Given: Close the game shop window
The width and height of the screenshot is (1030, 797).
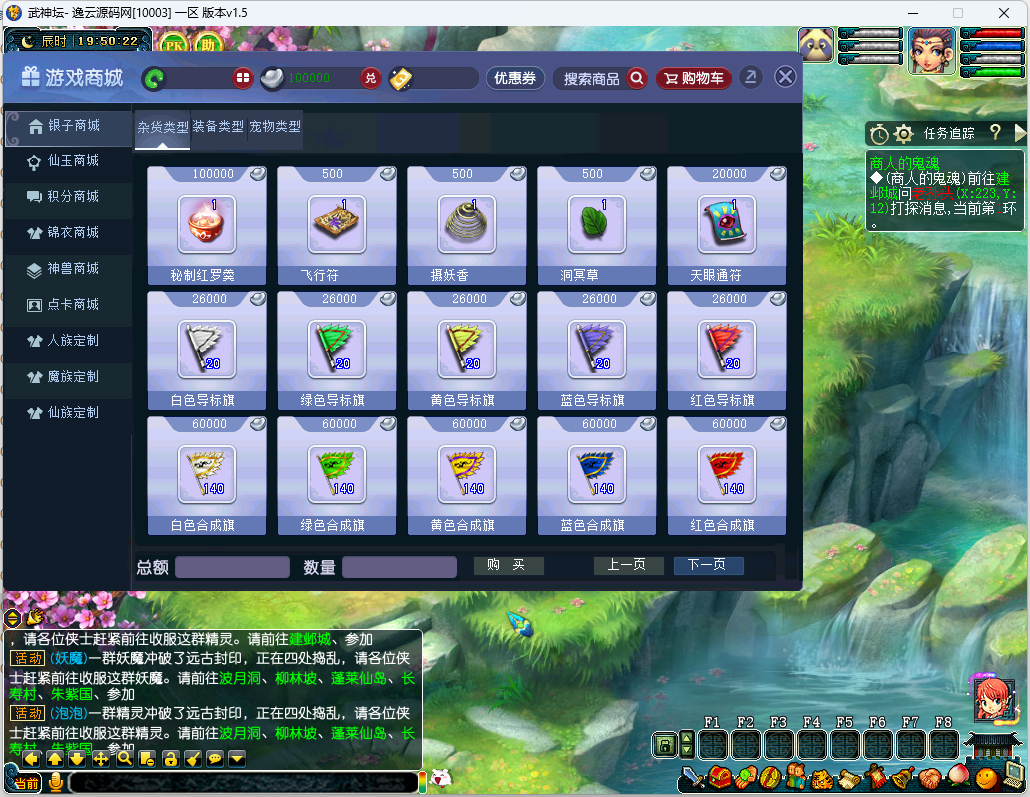Looking at the screenshot, I should pyautogui.click(x=786, y=77).
